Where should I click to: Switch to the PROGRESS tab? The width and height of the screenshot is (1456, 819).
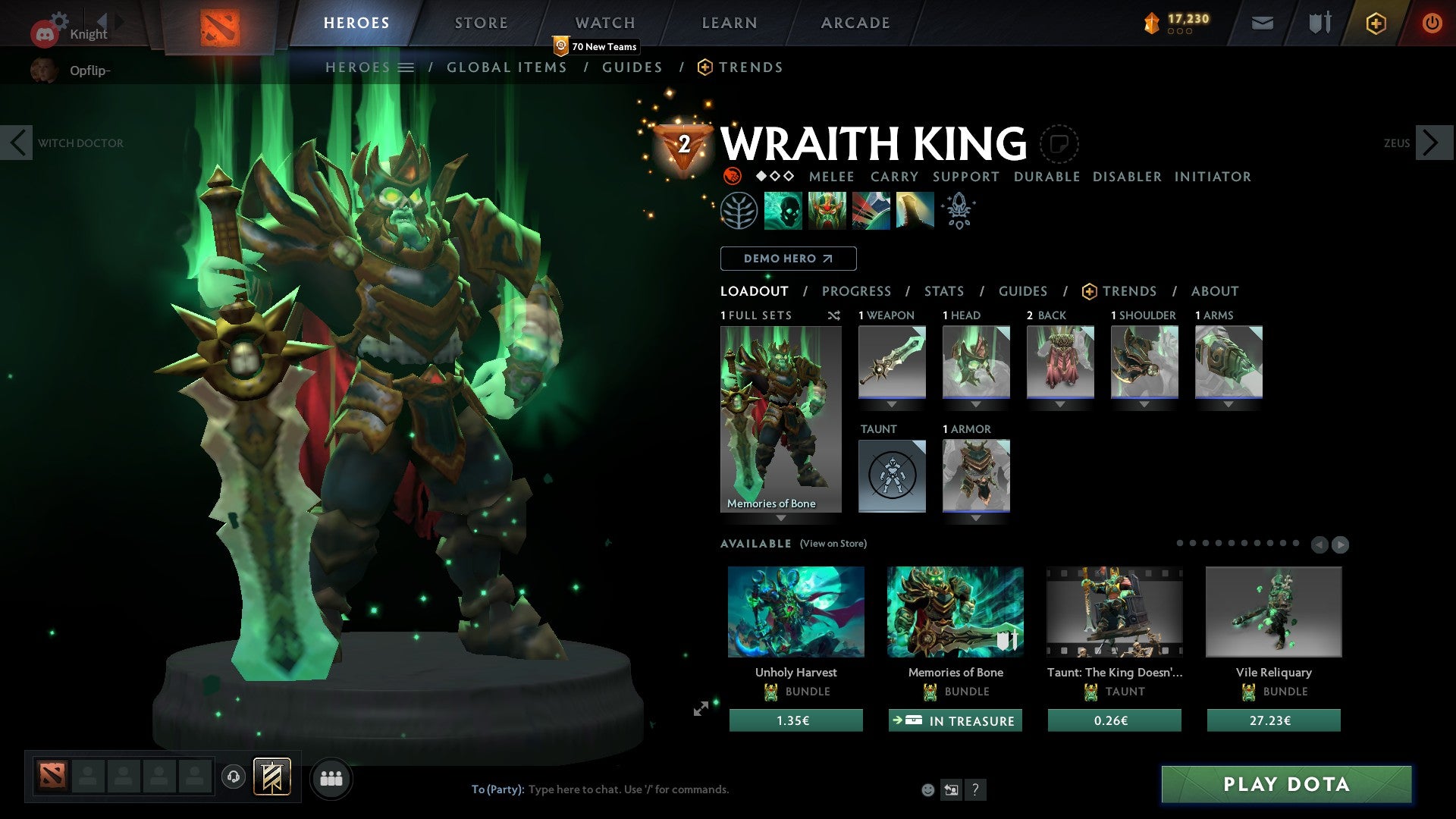[857, 291]
